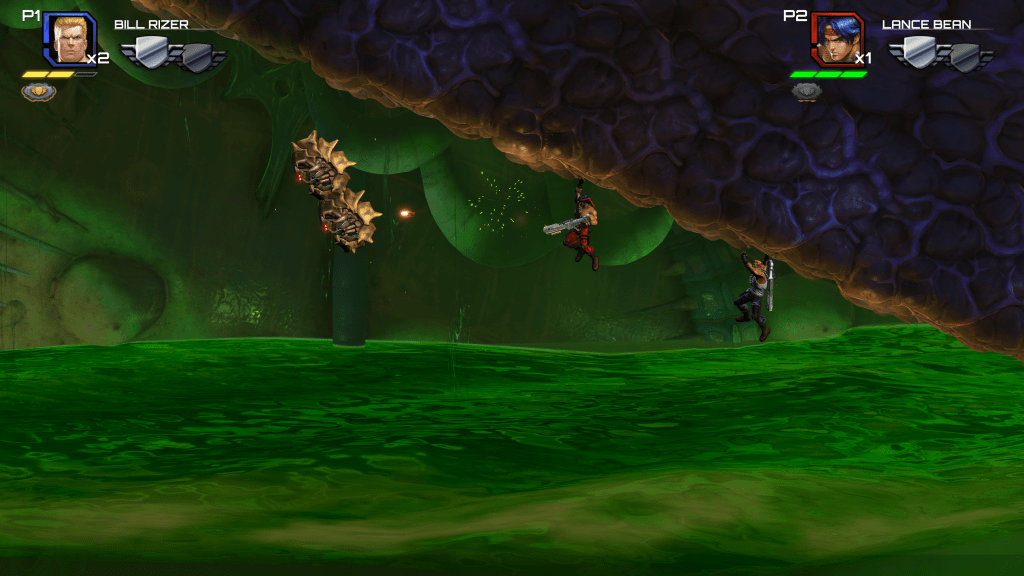Click Bill Rizer's character portrait

(x=69, y=38)
